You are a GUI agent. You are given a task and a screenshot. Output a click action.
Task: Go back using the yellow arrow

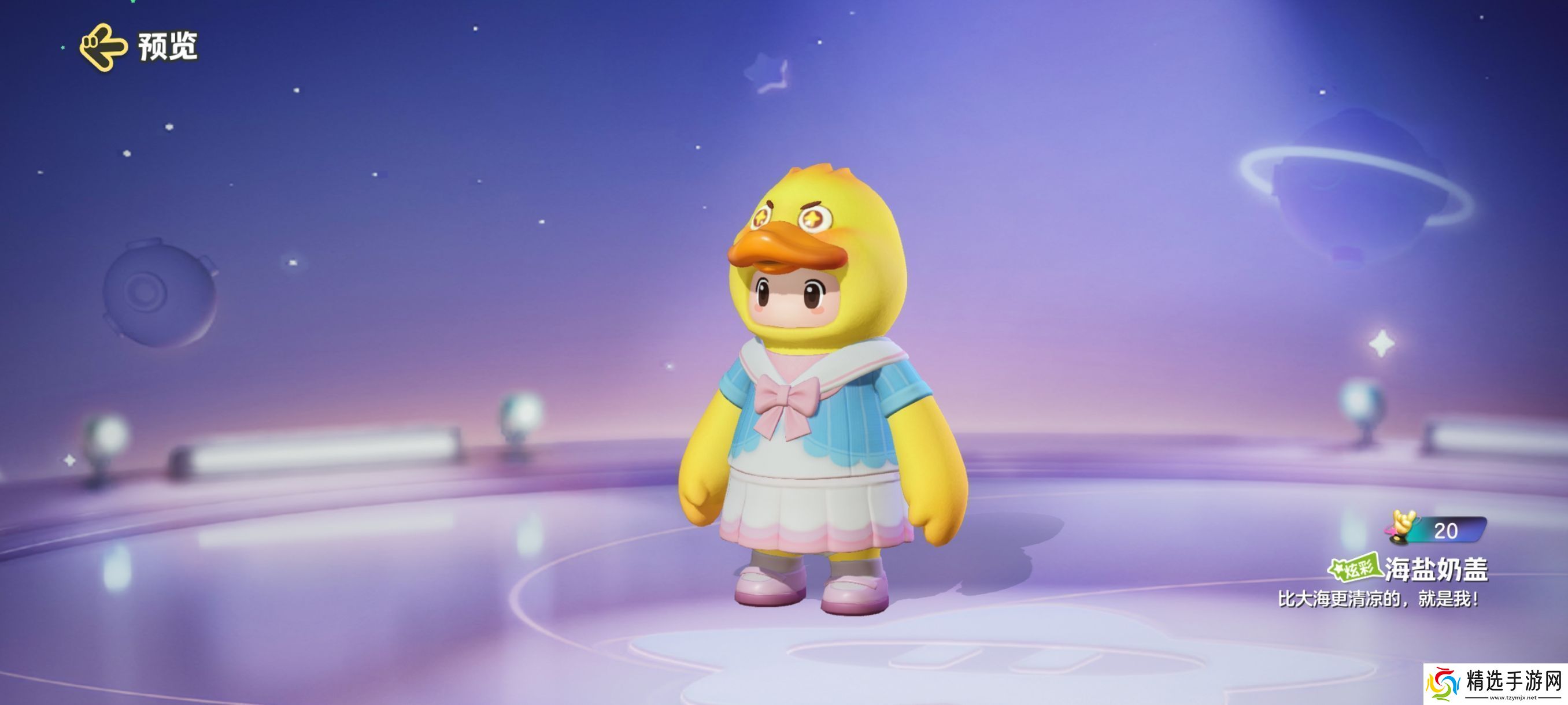coord(103,47)
